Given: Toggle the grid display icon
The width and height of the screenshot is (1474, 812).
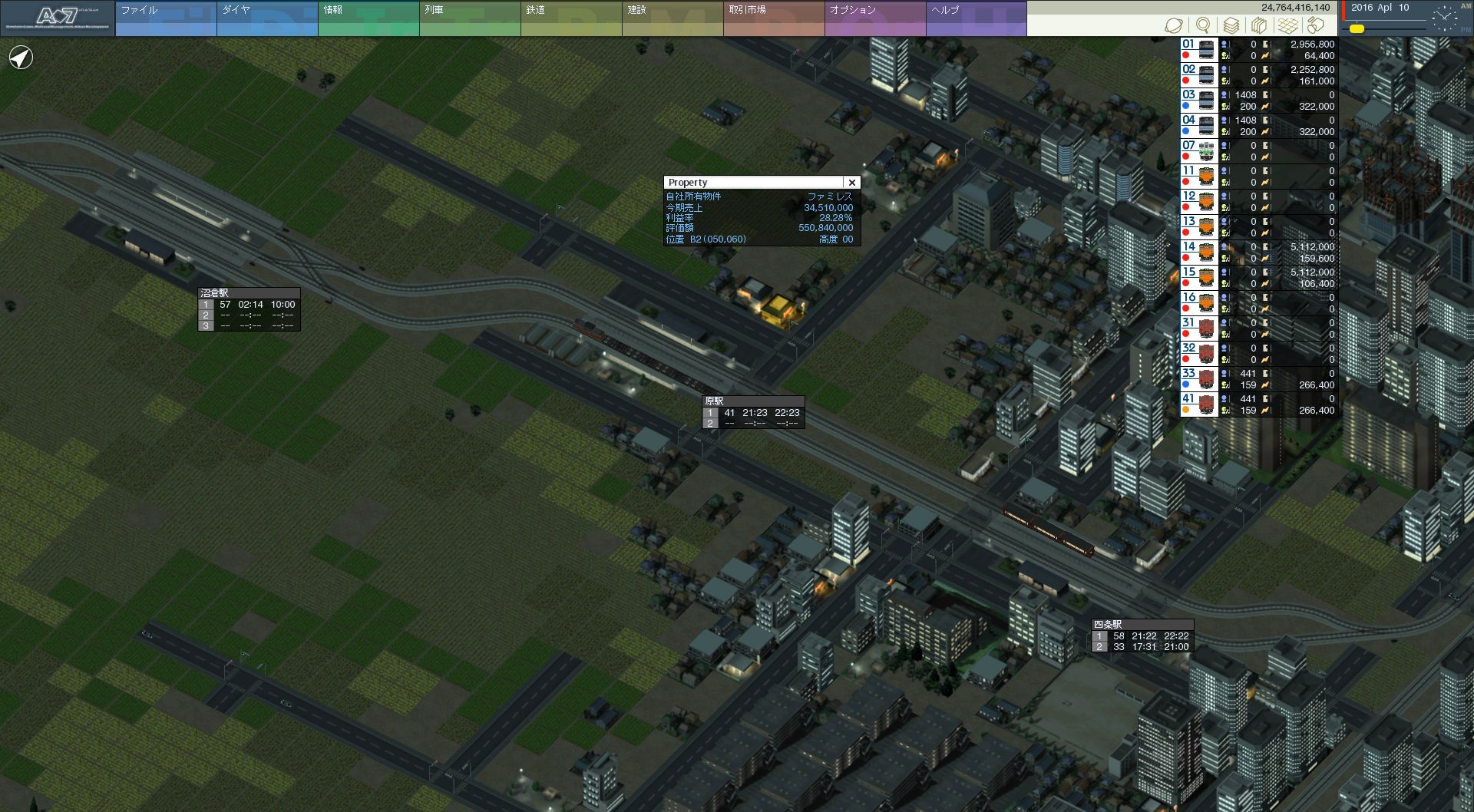Looking at the screenshot, I should click(1287, 25).
